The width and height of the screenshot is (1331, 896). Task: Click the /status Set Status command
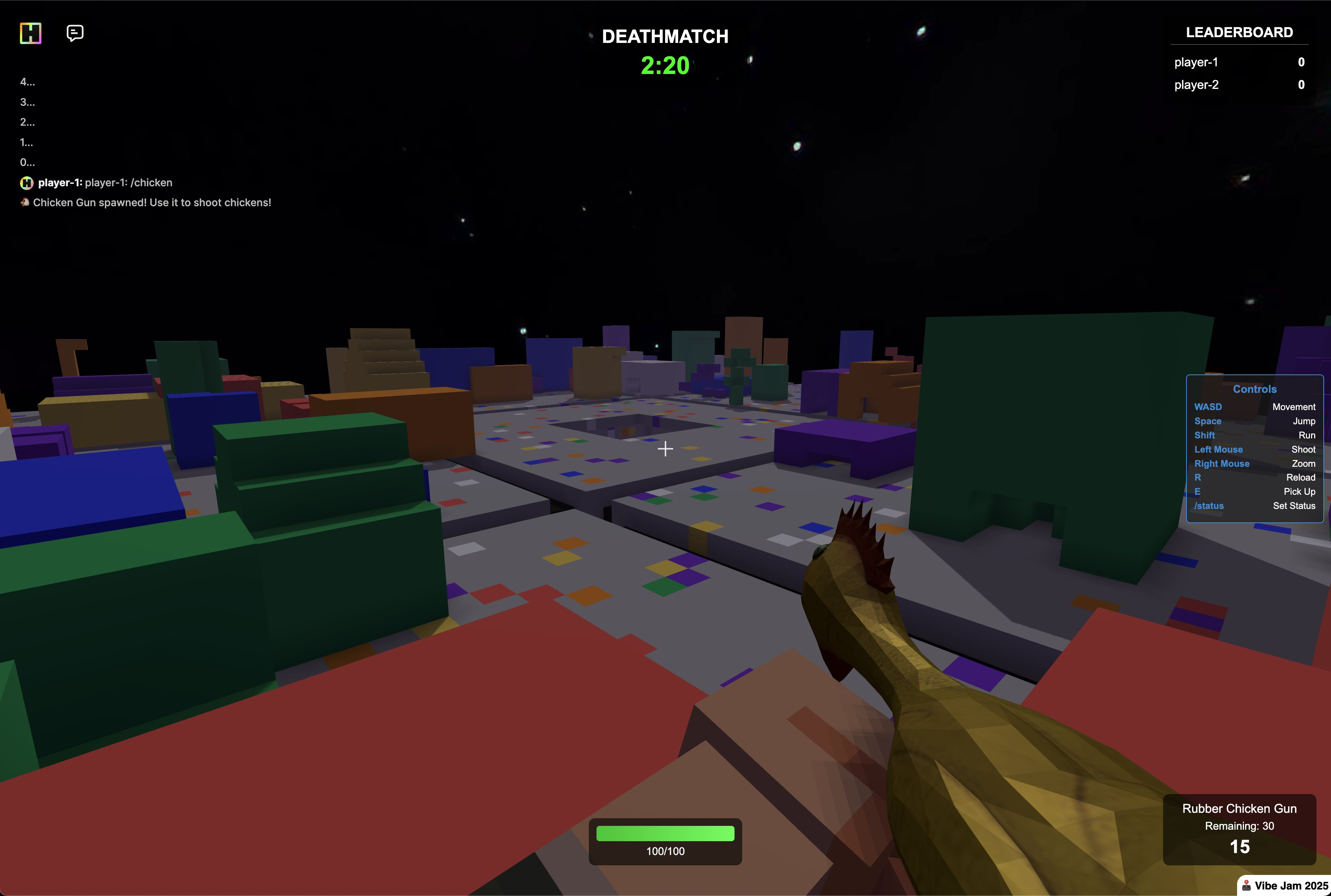coord(1255,506)
